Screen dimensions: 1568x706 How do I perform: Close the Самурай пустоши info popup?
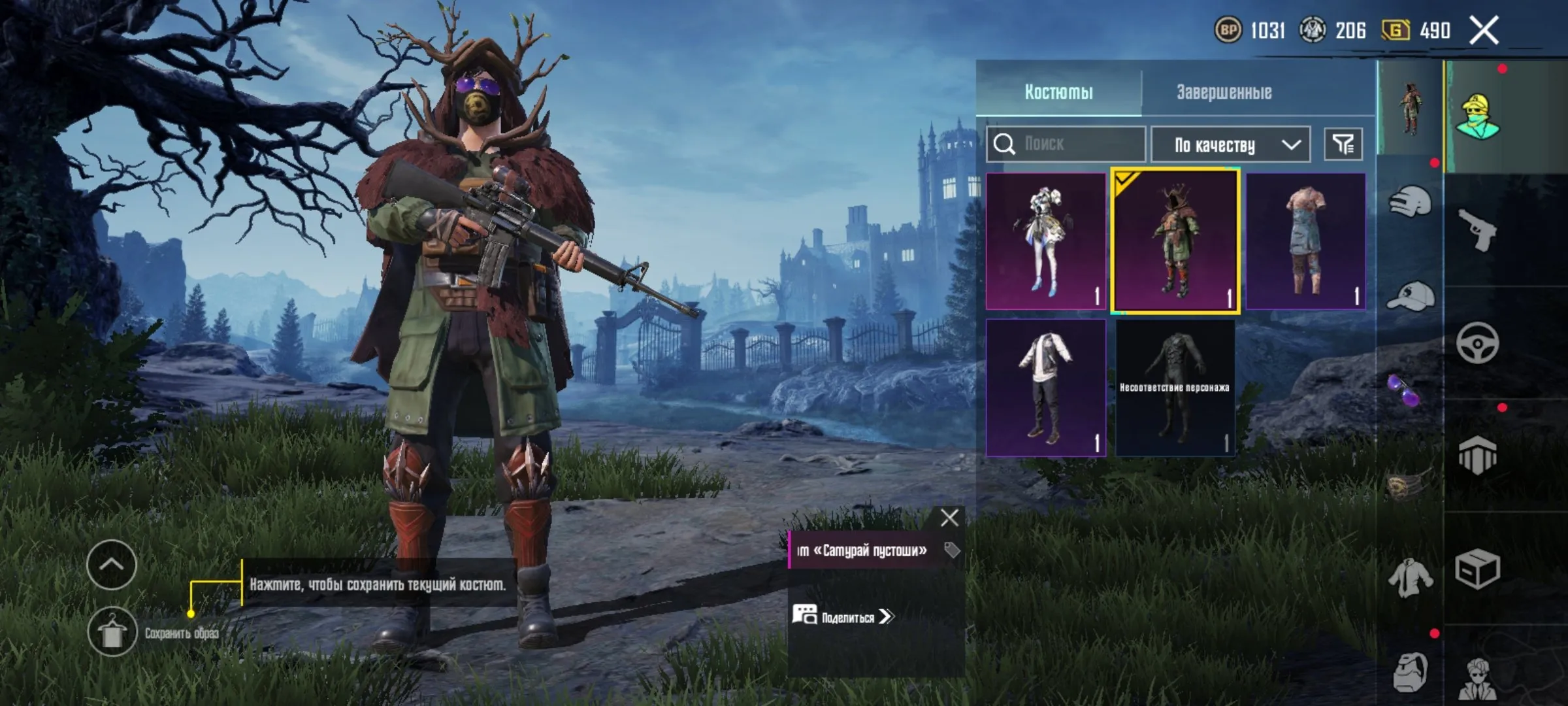[x=949, y=518]
